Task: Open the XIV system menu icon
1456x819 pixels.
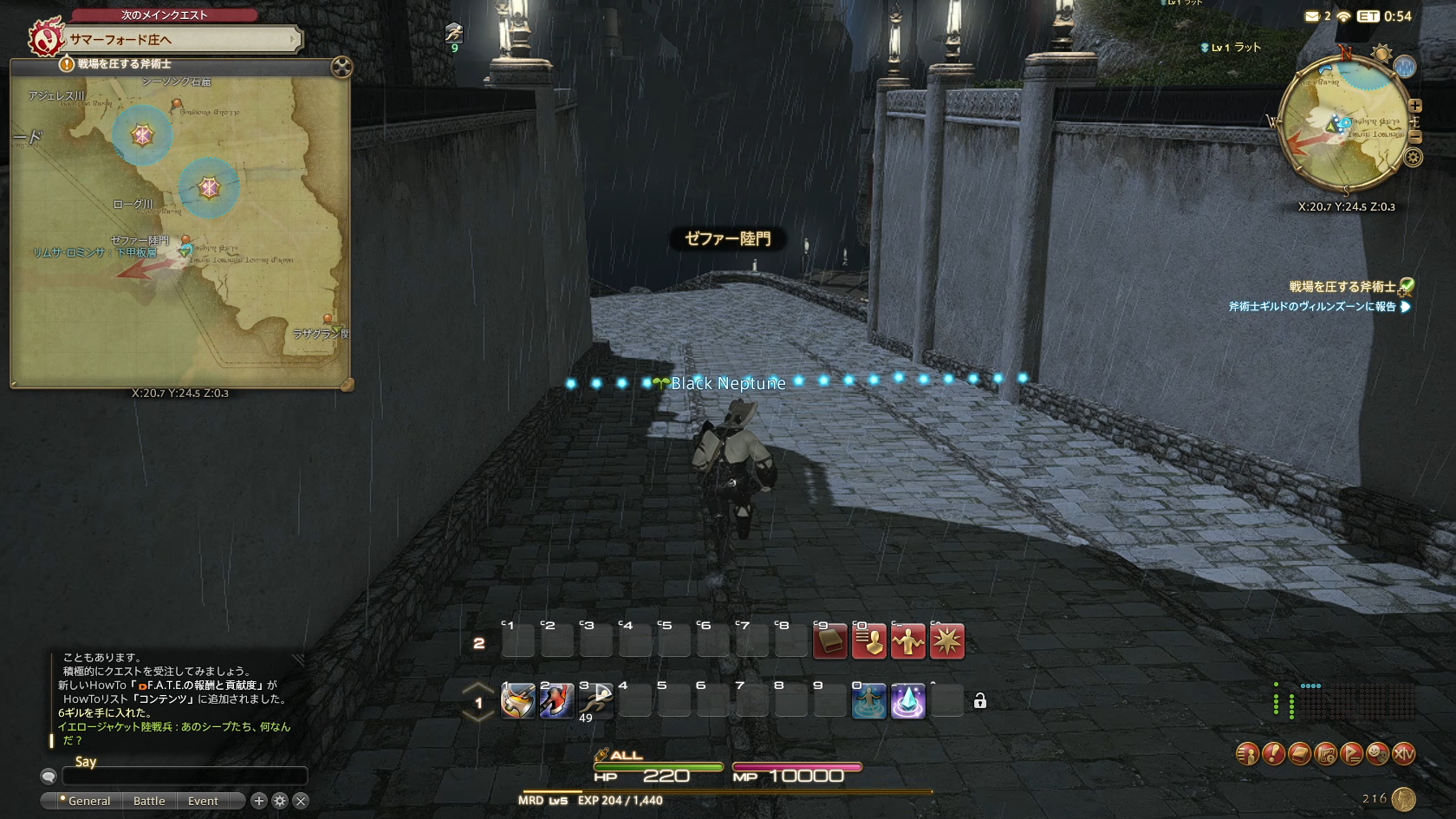Action: (1403, 754)
